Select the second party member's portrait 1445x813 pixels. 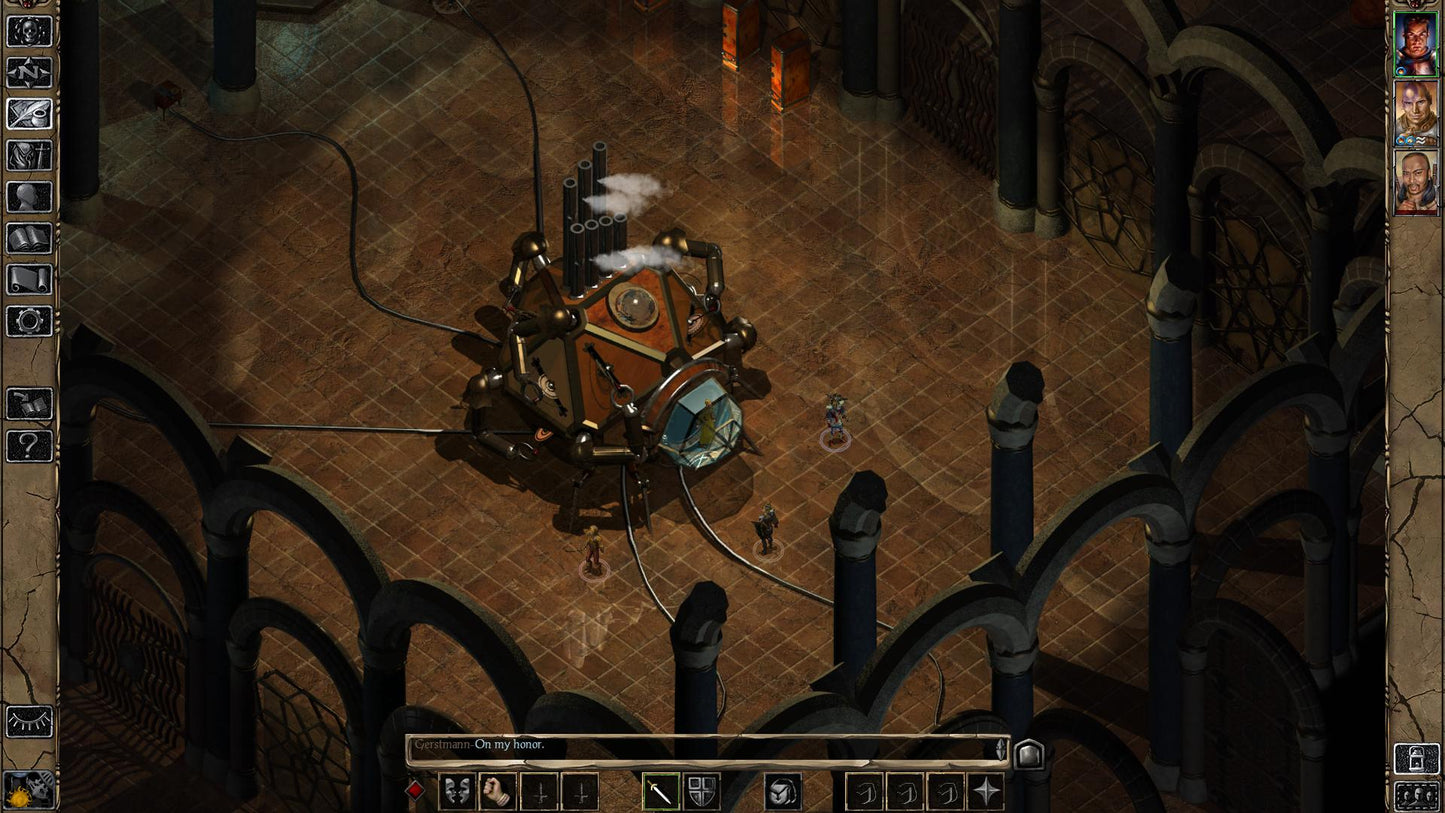pyautogui.click(x=1417, y=112)
